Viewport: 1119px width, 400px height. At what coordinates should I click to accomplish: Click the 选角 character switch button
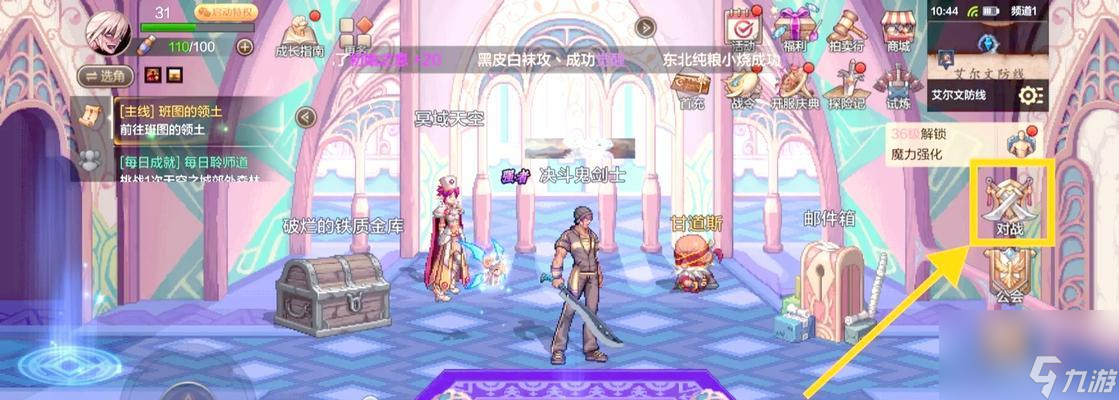click(x=105, y=76)
